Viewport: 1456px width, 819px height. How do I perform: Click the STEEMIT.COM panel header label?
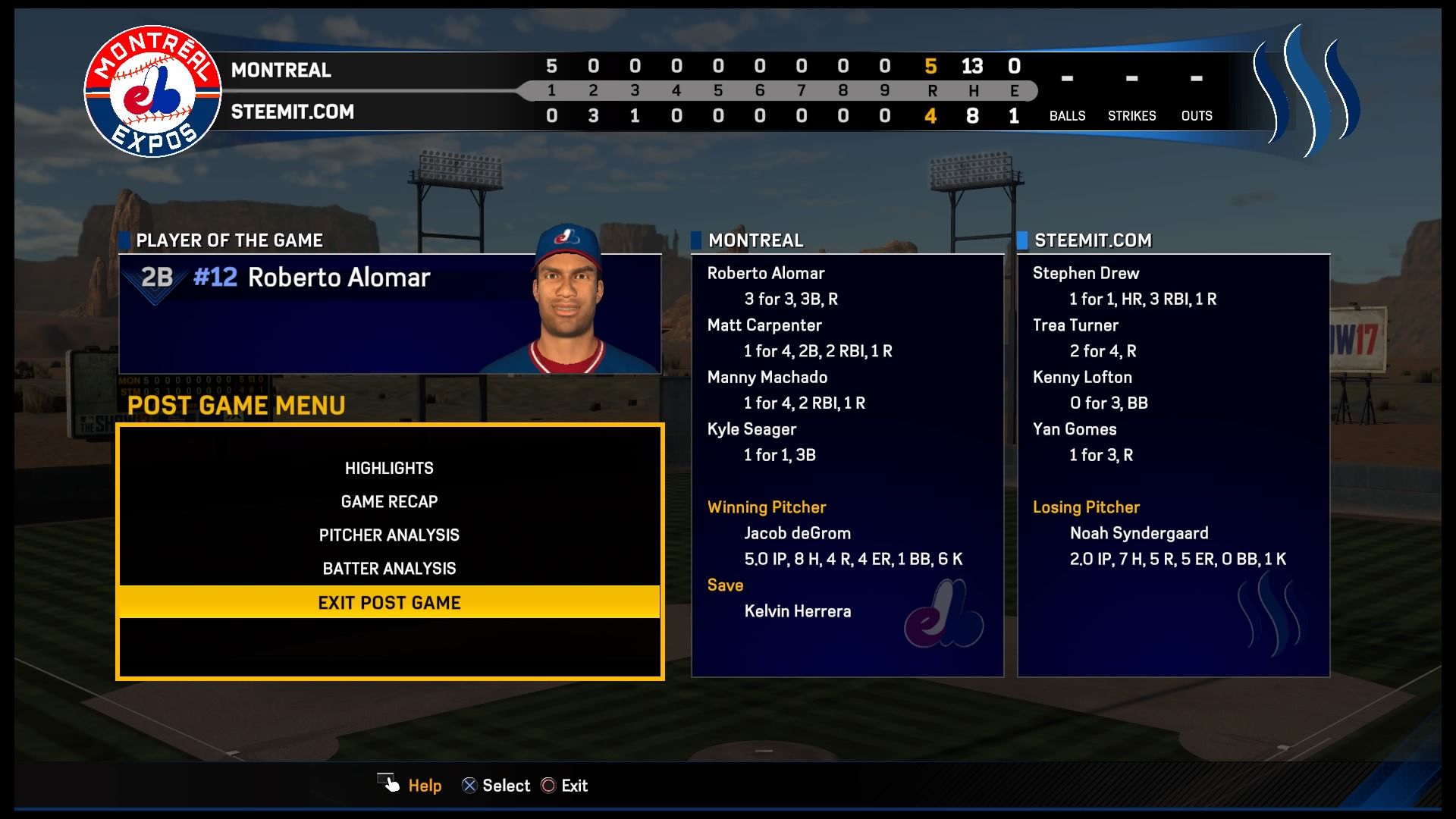[1092, 240]
